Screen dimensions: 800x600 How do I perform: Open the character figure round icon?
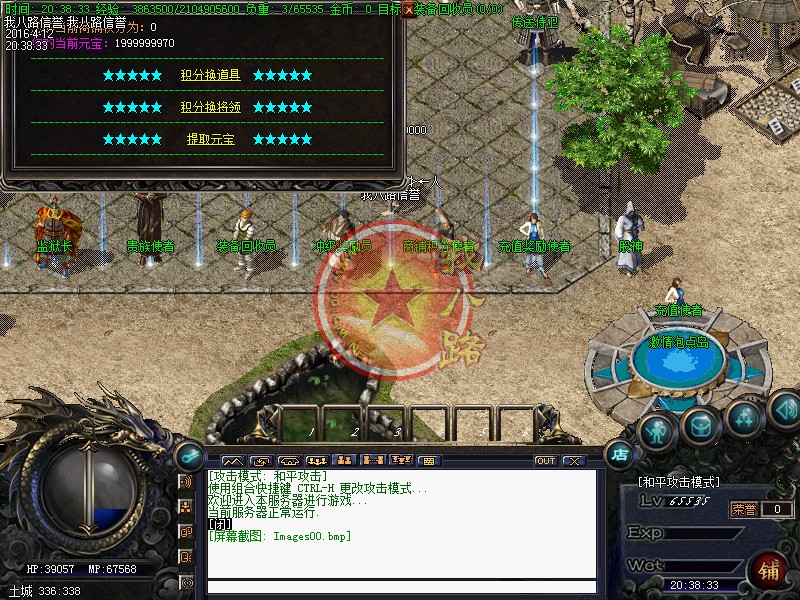click(655, 432)
